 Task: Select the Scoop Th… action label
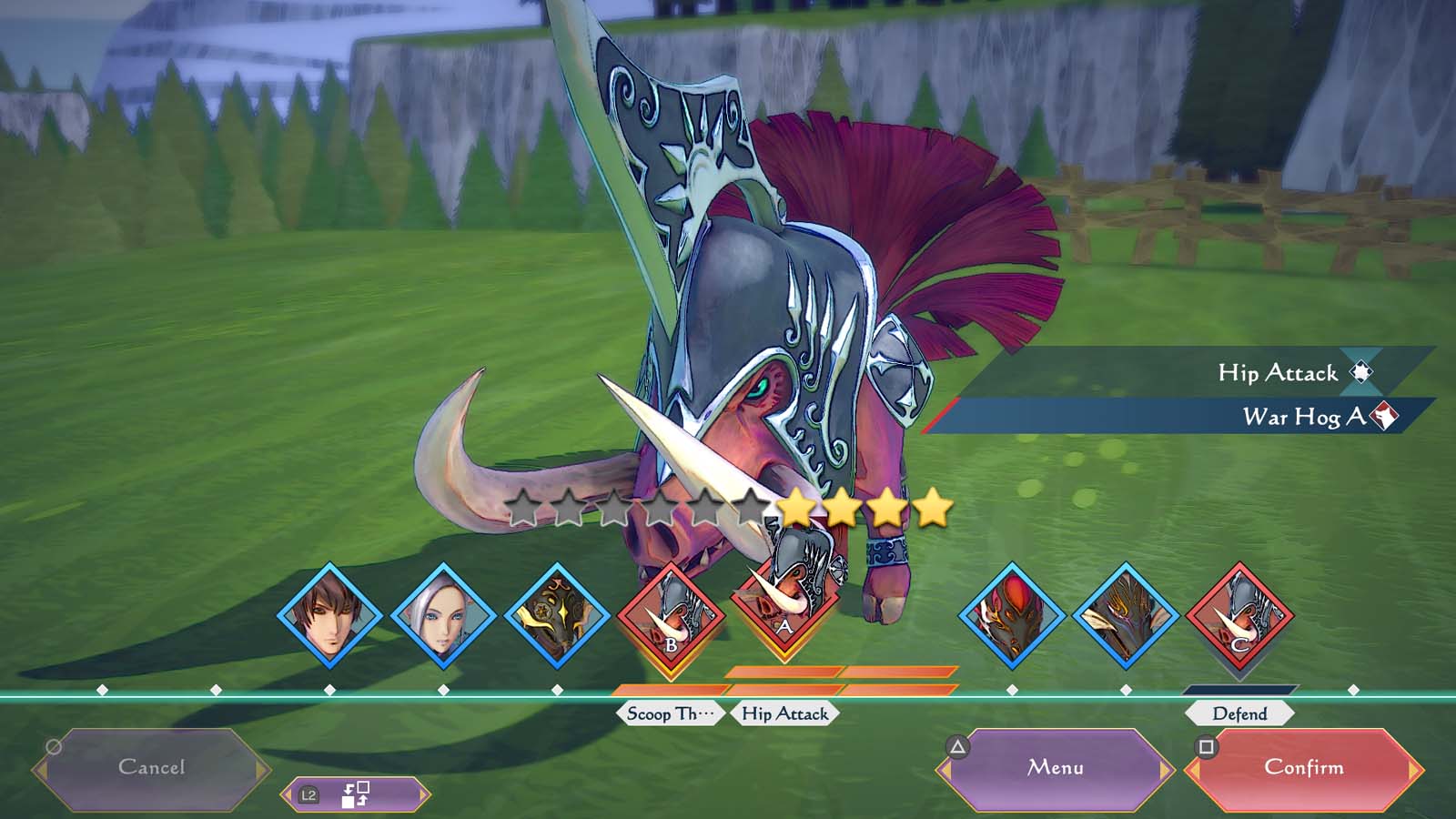click(670, 714)
